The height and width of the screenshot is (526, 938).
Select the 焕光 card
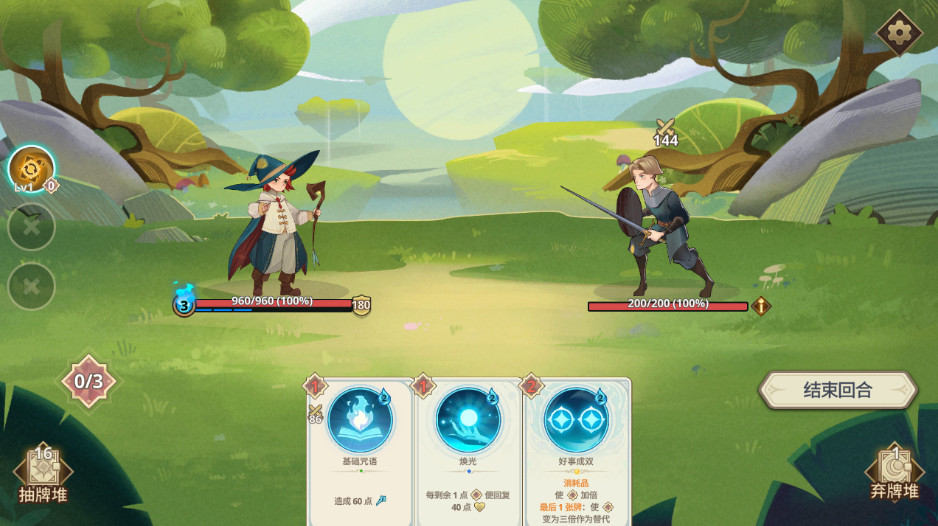tap(468, 450)
